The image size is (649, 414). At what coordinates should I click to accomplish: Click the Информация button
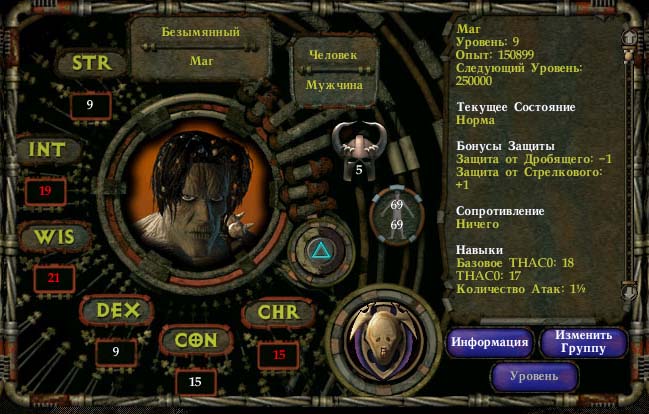click(x=489, y=342)
